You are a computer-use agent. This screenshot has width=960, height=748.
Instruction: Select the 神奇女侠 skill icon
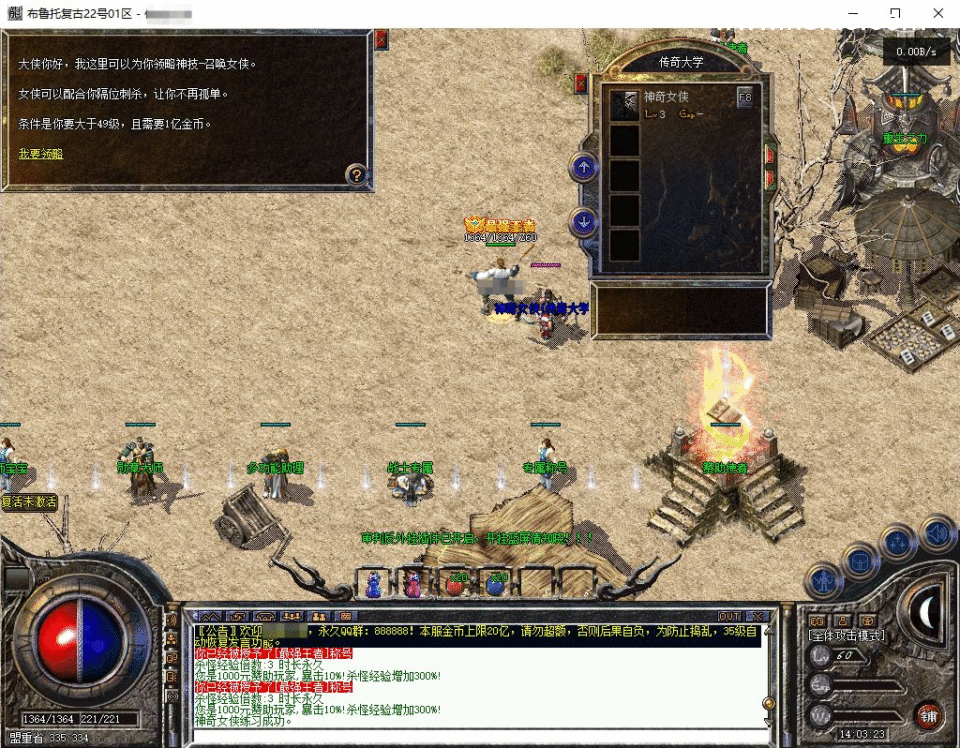pyautogui.click(x=626, y=103)
